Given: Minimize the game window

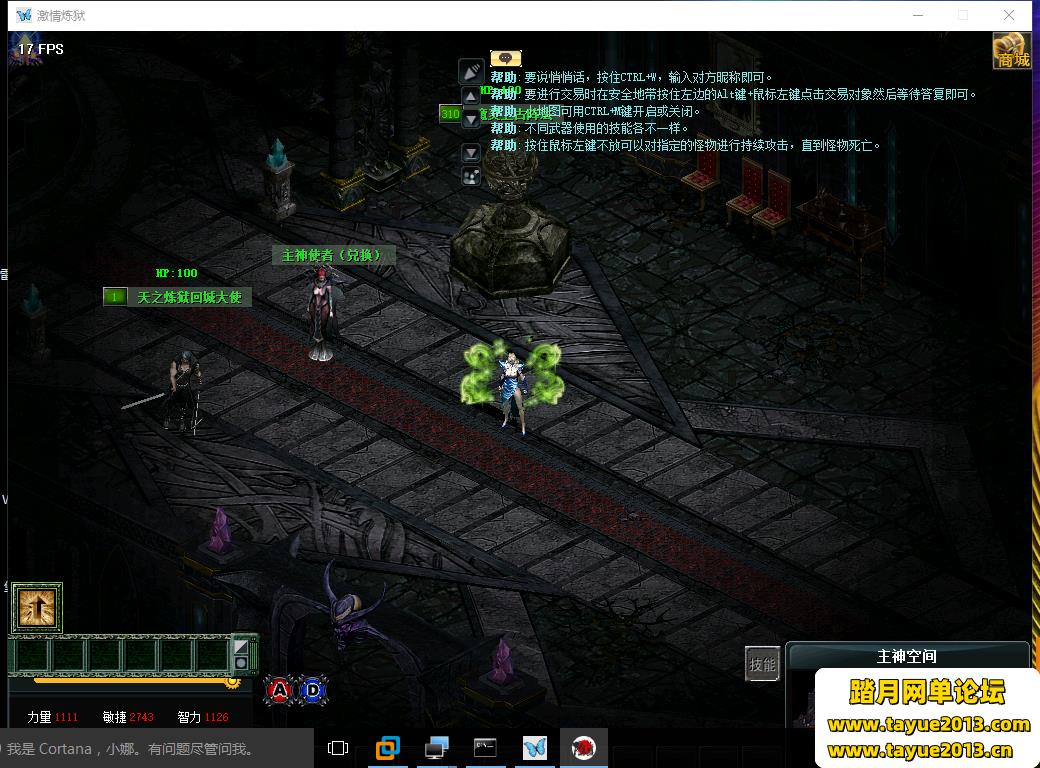Looking at the screenshot, I should point(917,15).
